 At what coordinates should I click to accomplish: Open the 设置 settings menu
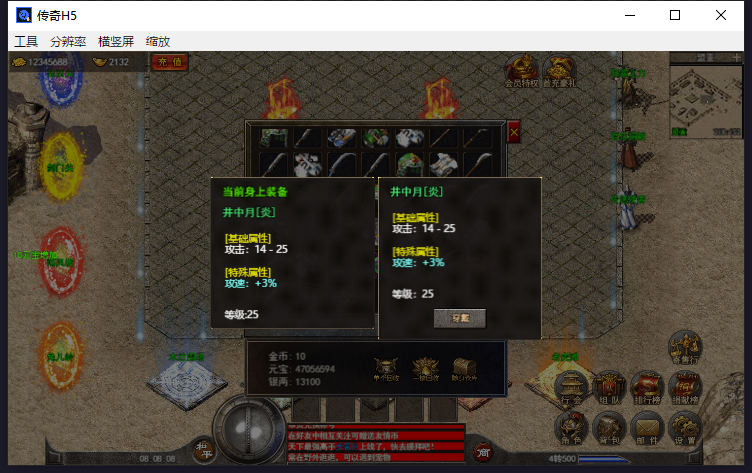click(685, 428)
